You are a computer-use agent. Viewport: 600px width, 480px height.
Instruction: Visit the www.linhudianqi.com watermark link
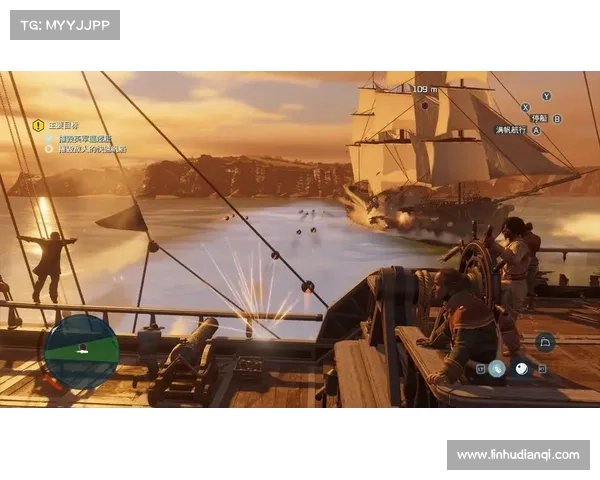tap(517, 455)
